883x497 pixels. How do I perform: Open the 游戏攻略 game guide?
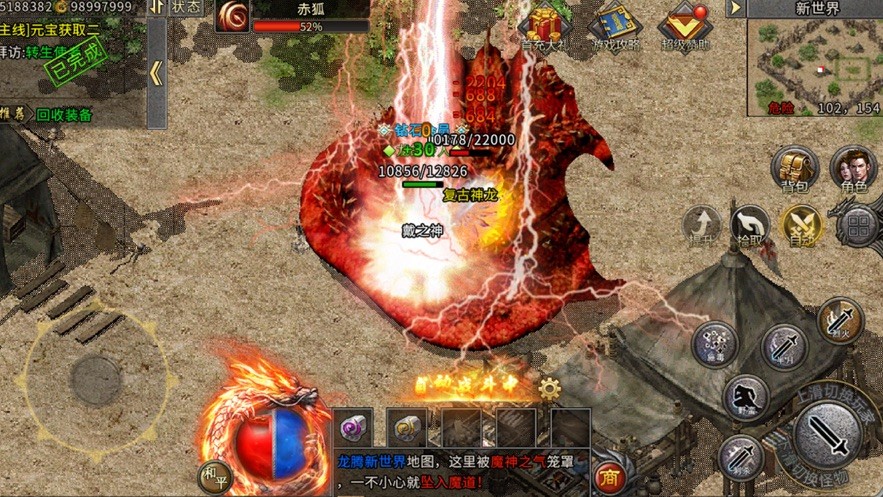[616, 28]
